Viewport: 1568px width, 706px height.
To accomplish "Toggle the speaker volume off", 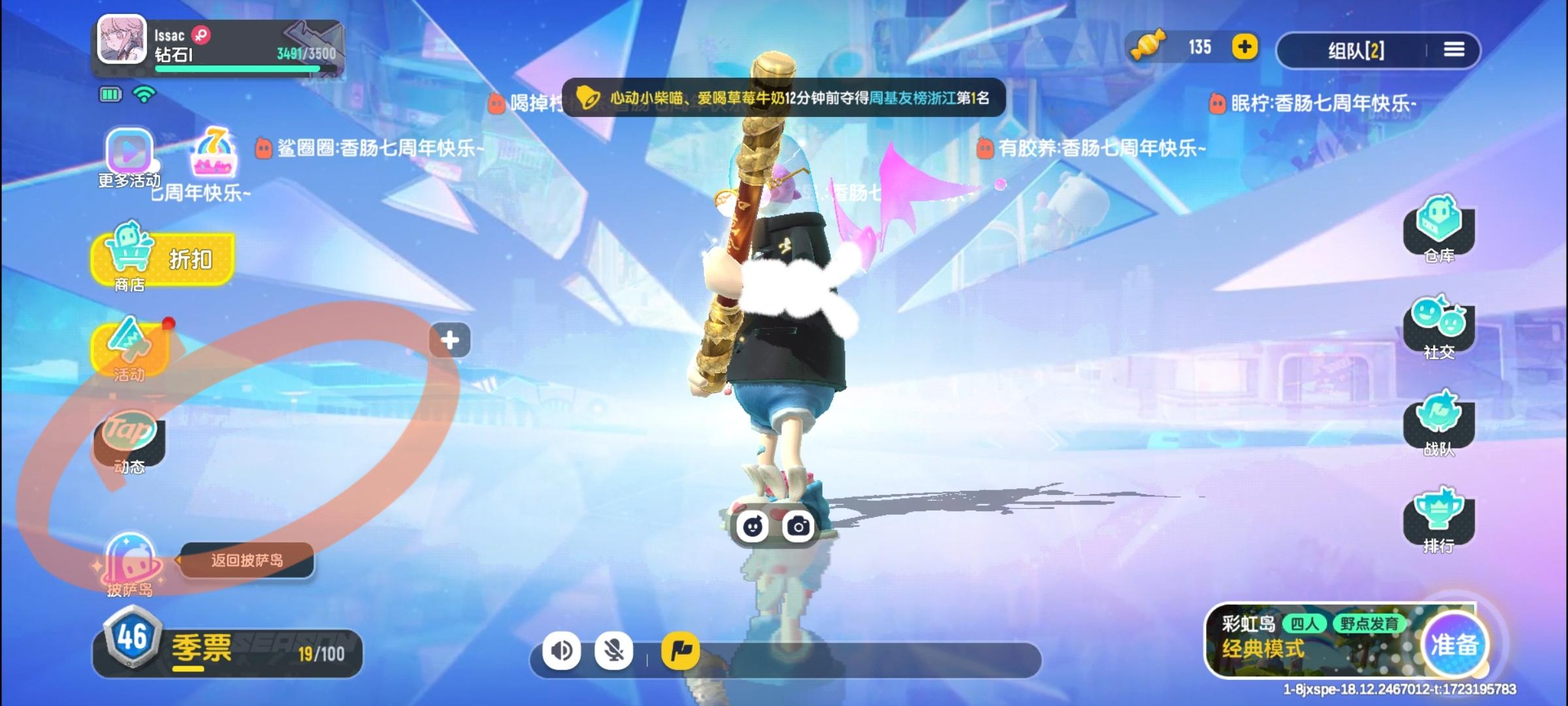I will tap(563, 651).
